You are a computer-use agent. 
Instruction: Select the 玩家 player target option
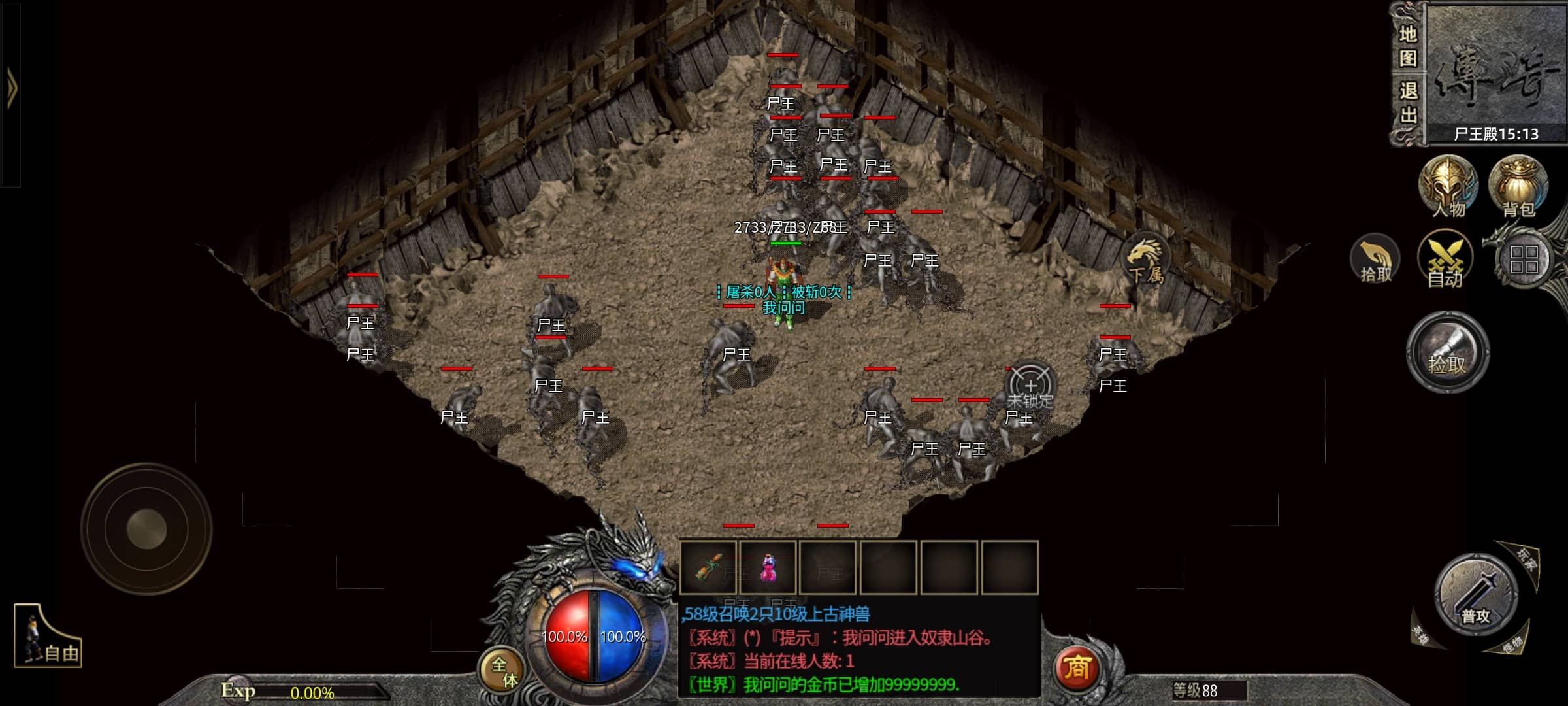click(1526, 560)
